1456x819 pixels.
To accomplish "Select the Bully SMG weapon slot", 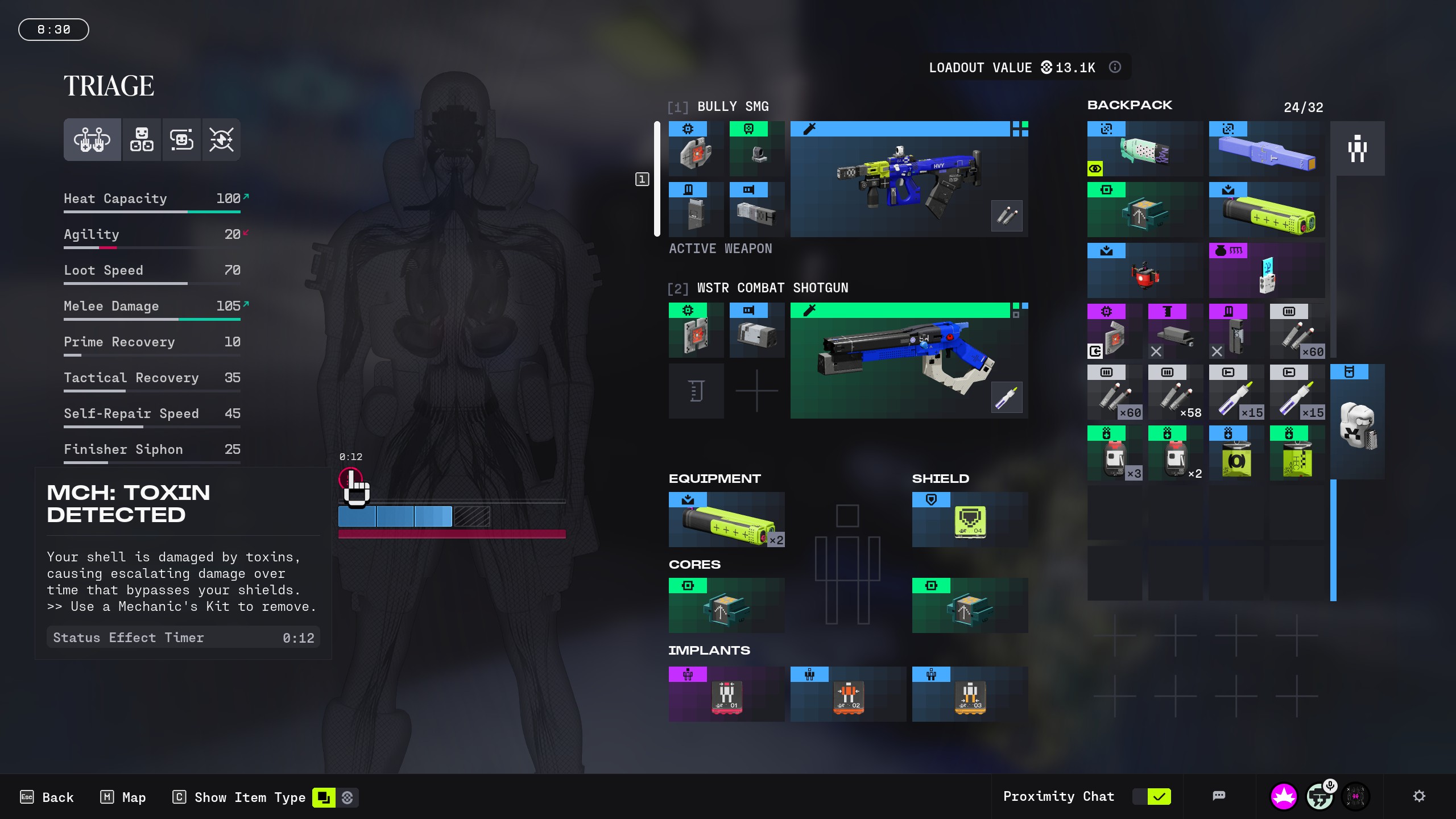I will pos(908,179).
